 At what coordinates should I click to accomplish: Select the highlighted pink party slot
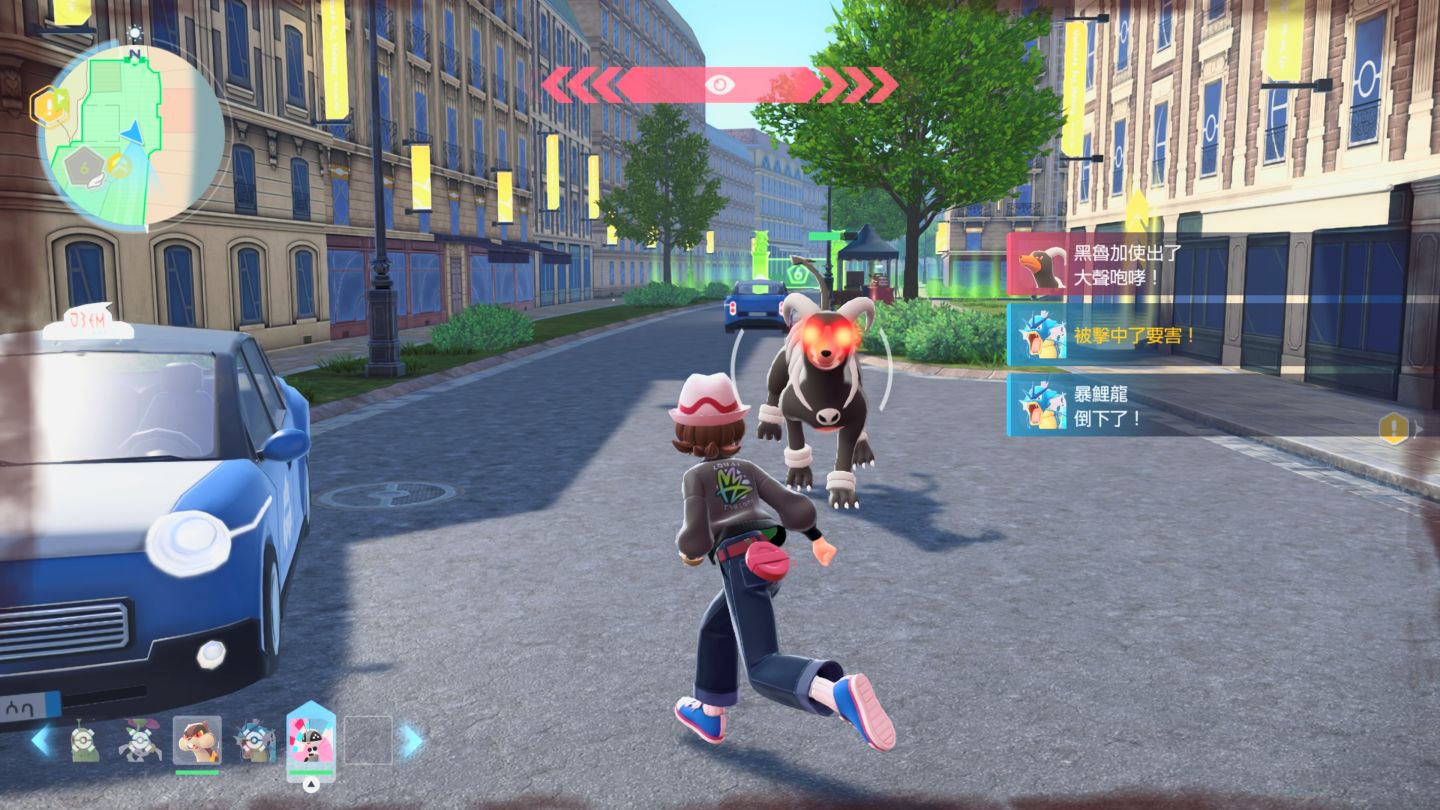[311, 740]
